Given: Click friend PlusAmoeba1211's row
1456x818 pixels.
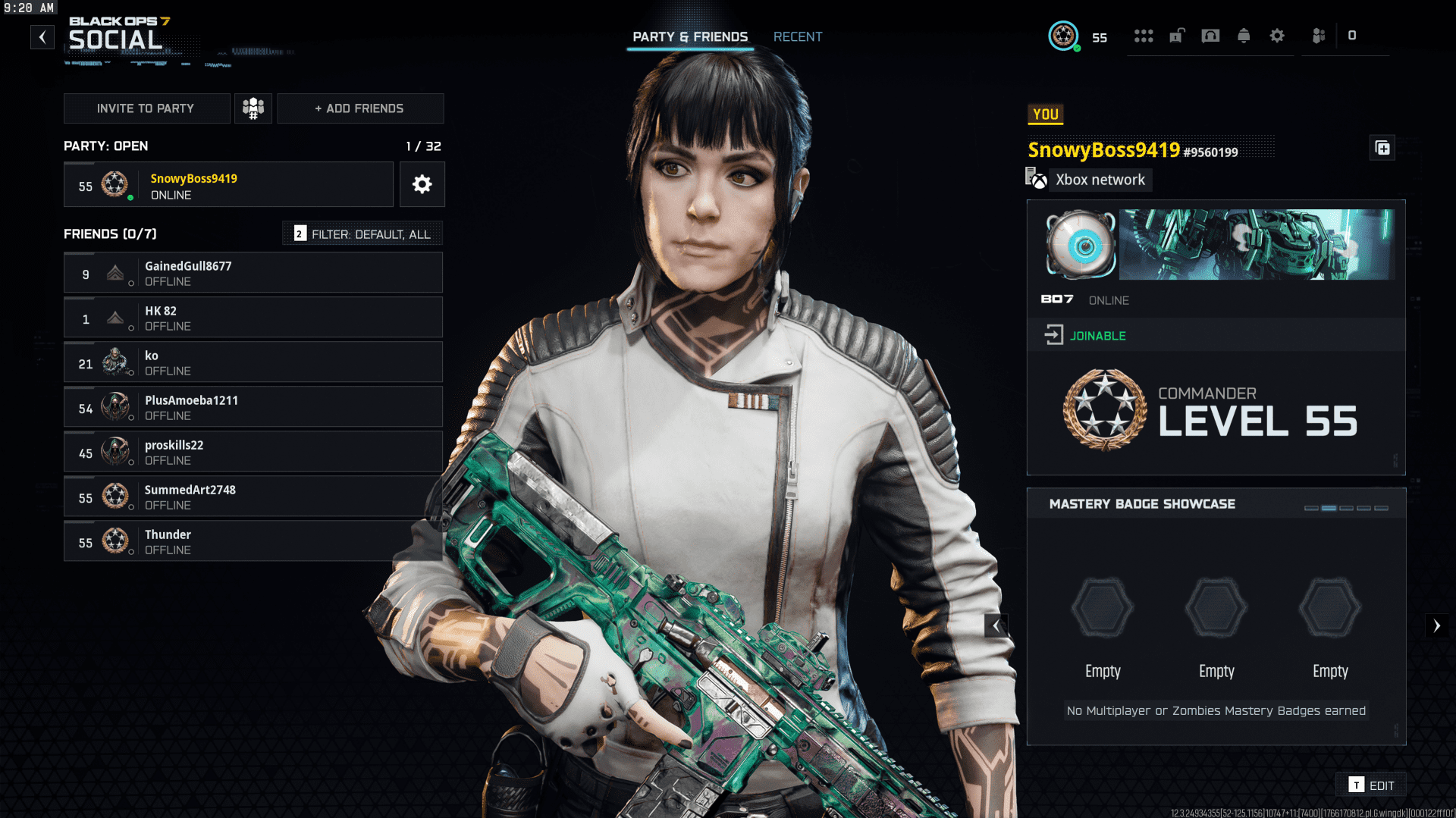Looking at the screenshot, I should point(253,407).
